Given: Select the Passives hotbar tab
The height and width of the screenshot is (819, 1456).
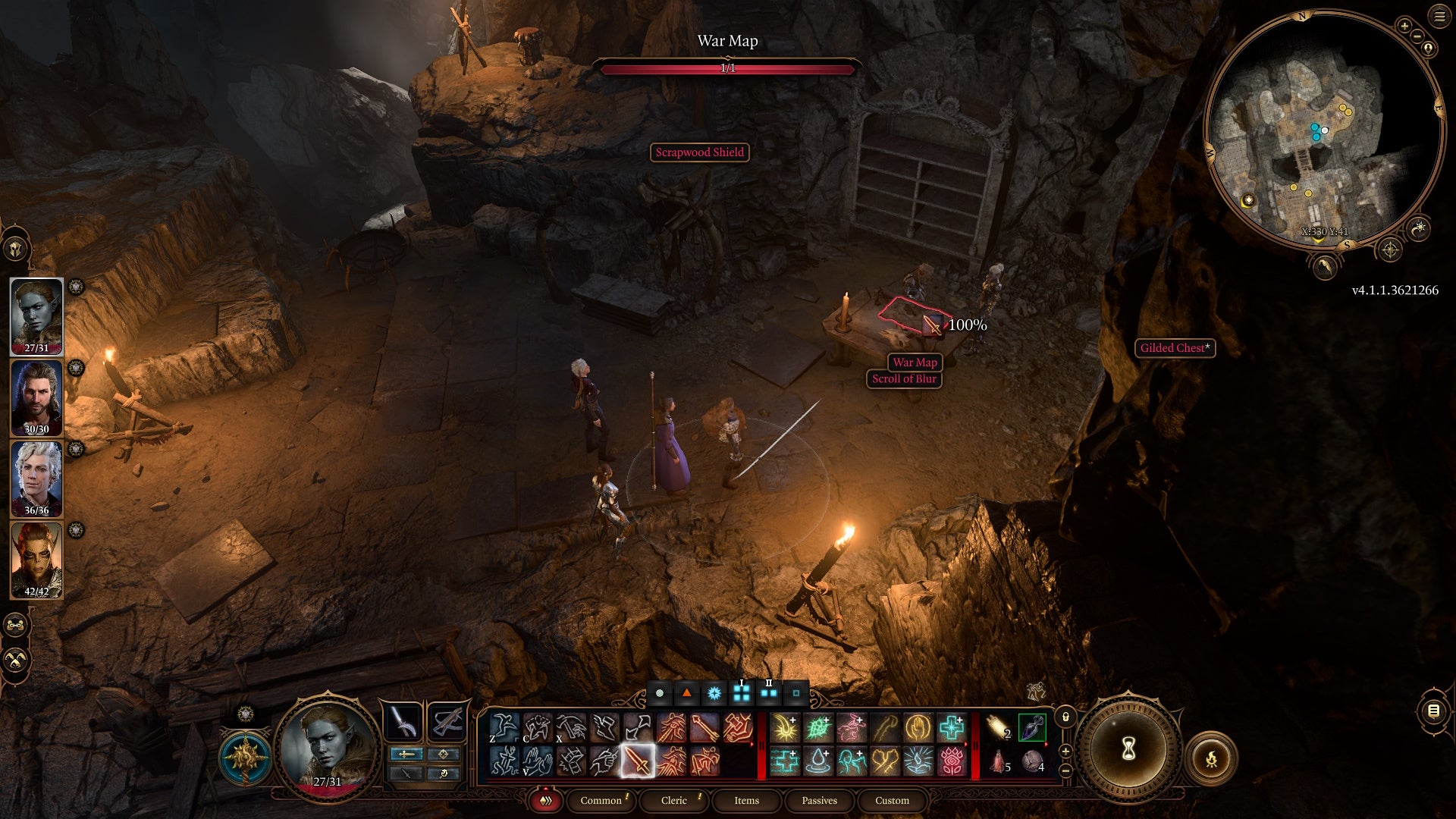Looking at the screenshot, I should pos(819,800).
